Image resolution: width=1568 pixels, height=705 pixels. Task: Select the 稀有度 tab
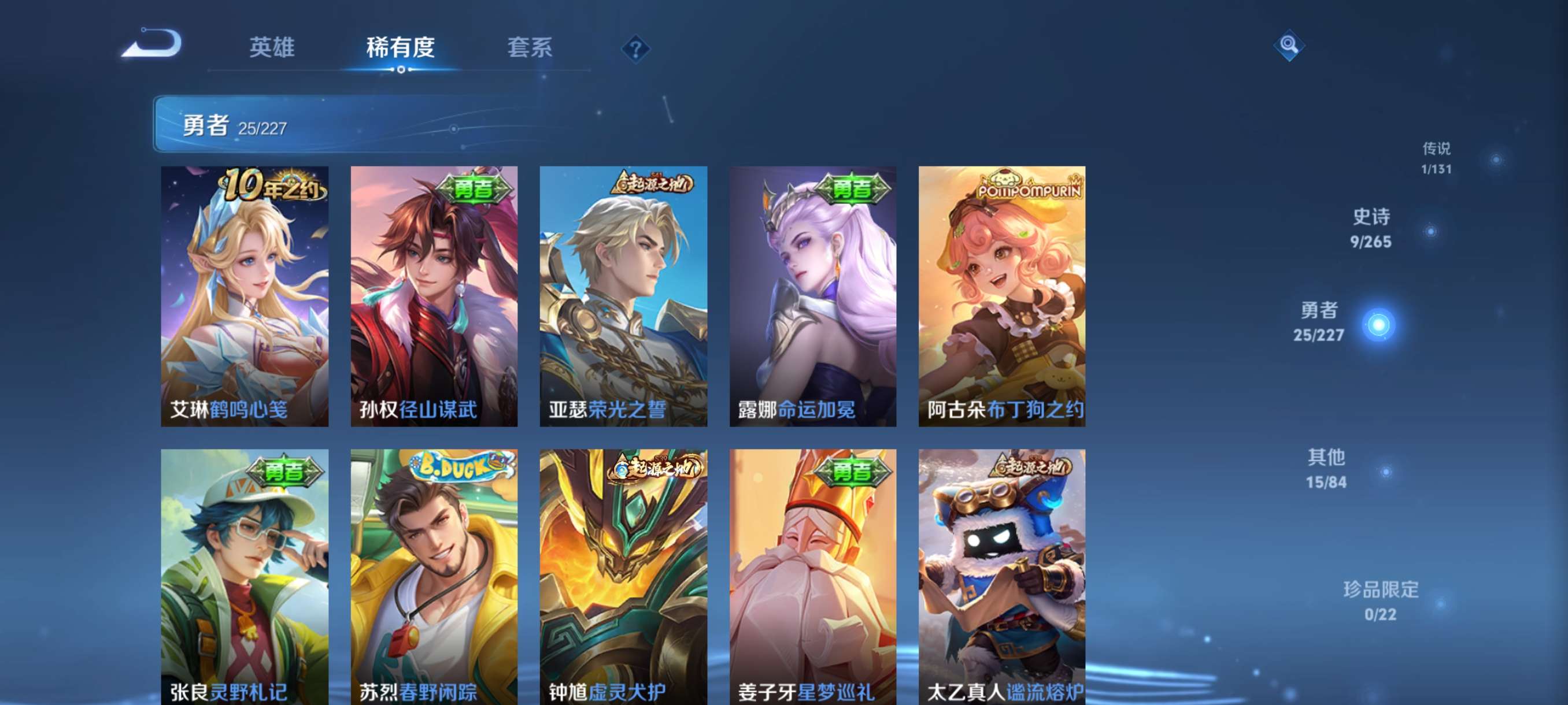click(400, 47)
